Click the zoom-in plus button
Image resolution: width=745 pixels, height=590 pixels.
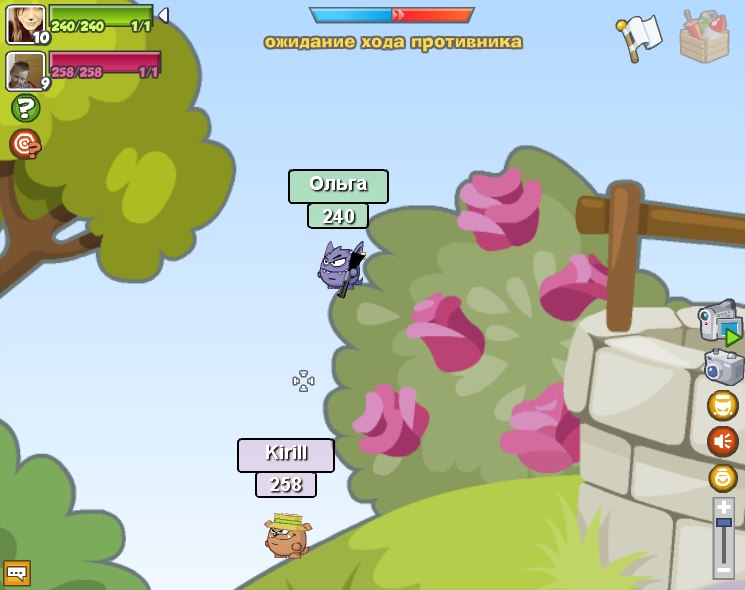(724, 507)
